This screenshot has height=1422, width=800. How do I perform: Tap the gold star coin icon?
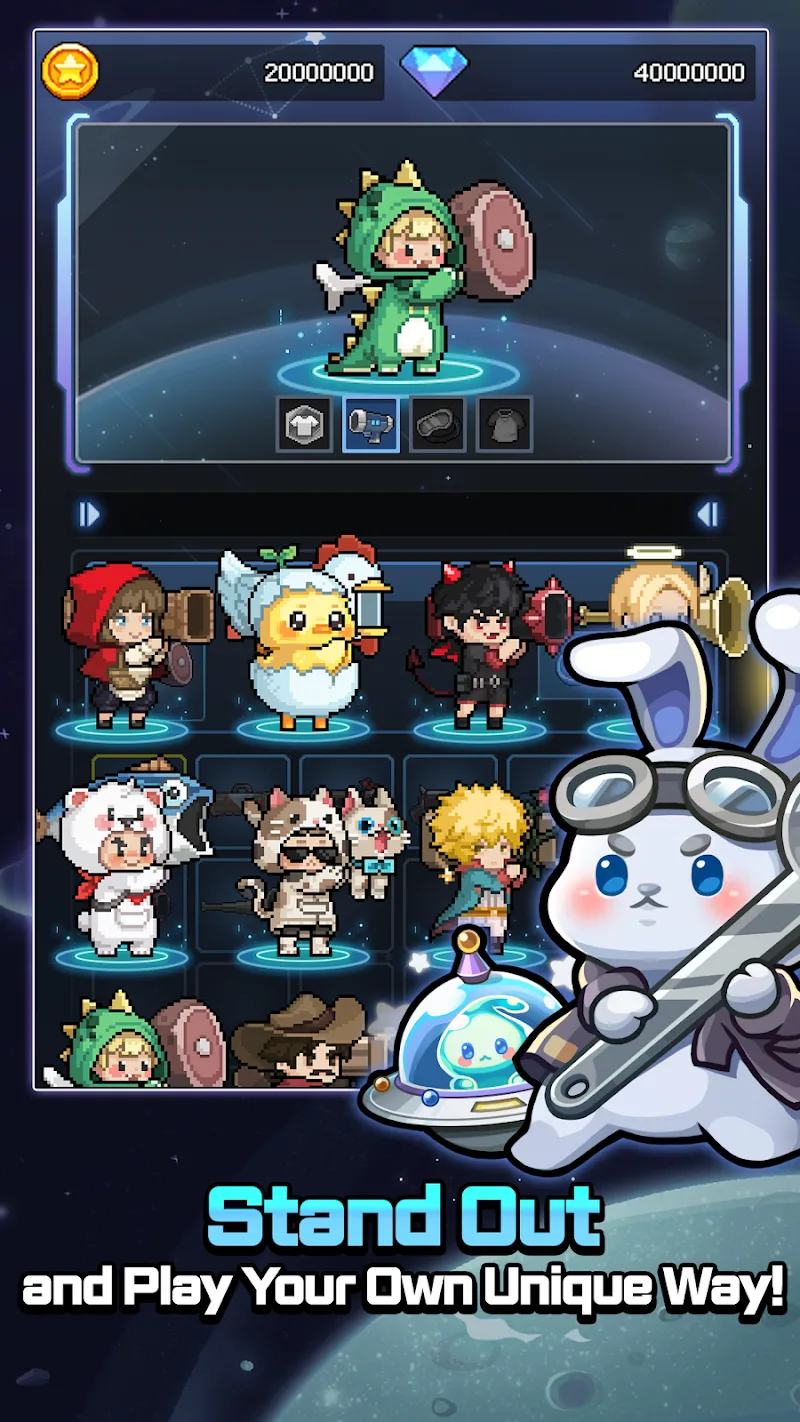click(x=70, y=71)
